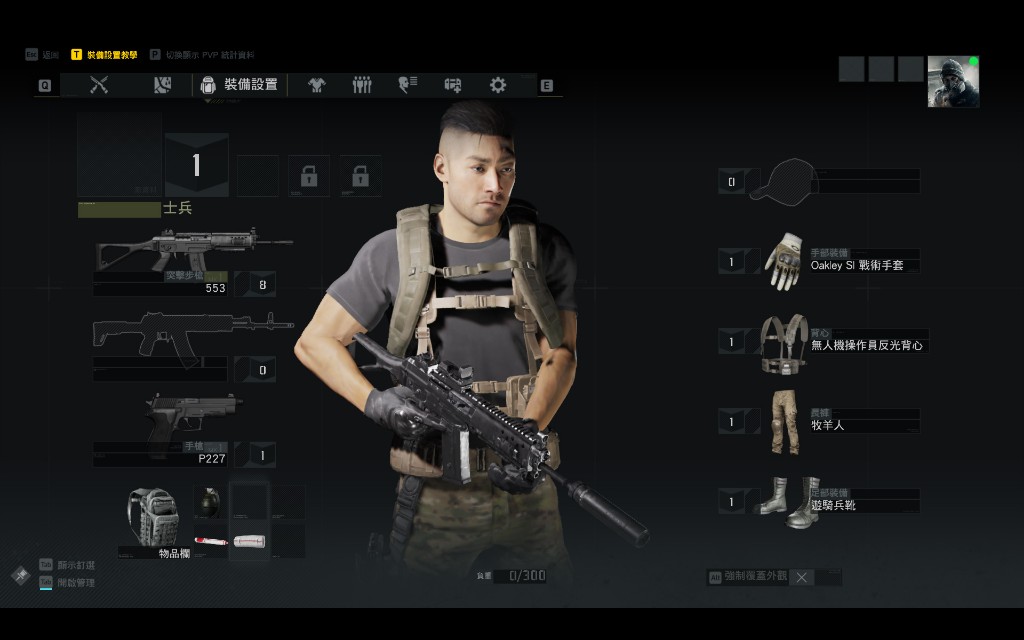Choose the 遊騎兵靴 boots slot
The width and height of the screenshot is (1024, 640).
(x=783, y=501)
